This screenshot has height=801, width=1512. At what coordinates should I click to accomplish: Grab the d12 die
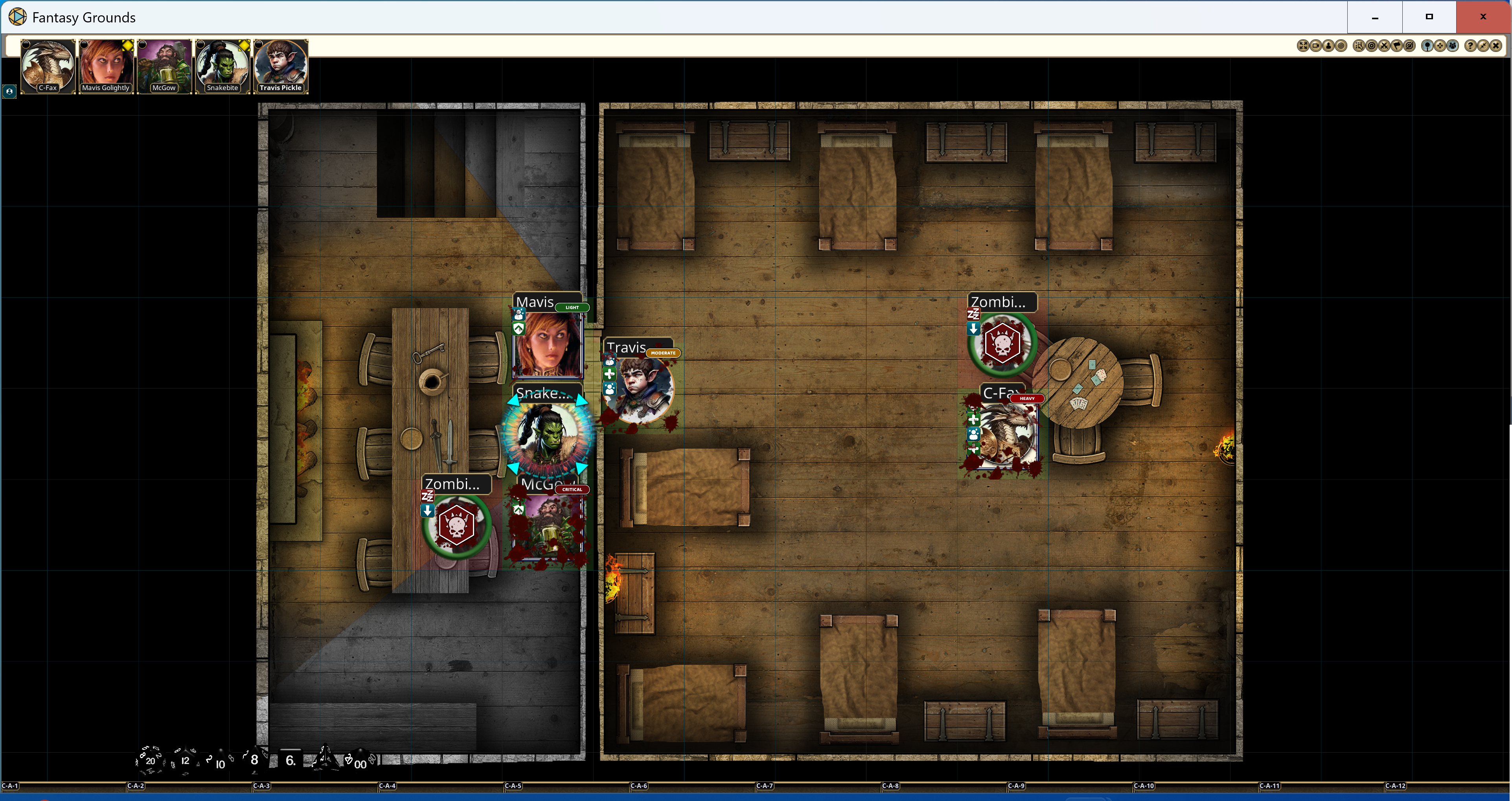pos(185,760)
